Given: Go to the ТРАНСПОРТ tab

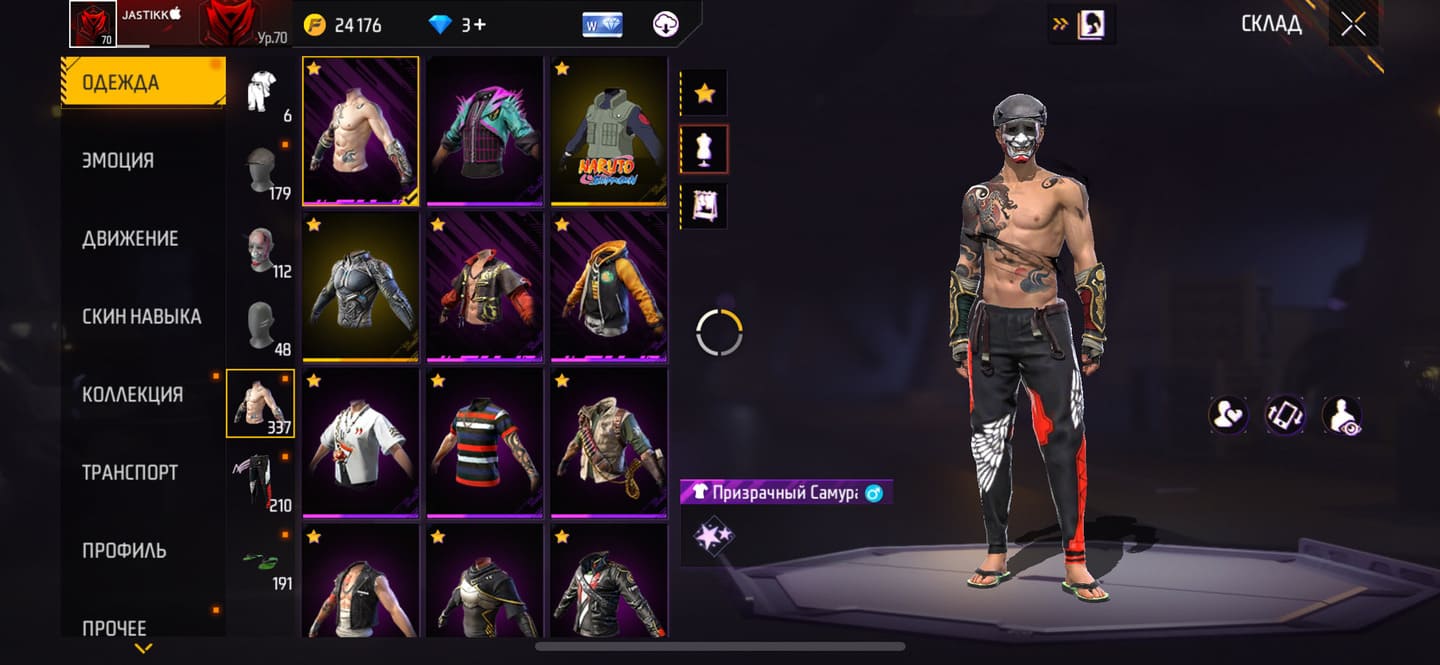Looking at the screenshot, I should 130,472.
